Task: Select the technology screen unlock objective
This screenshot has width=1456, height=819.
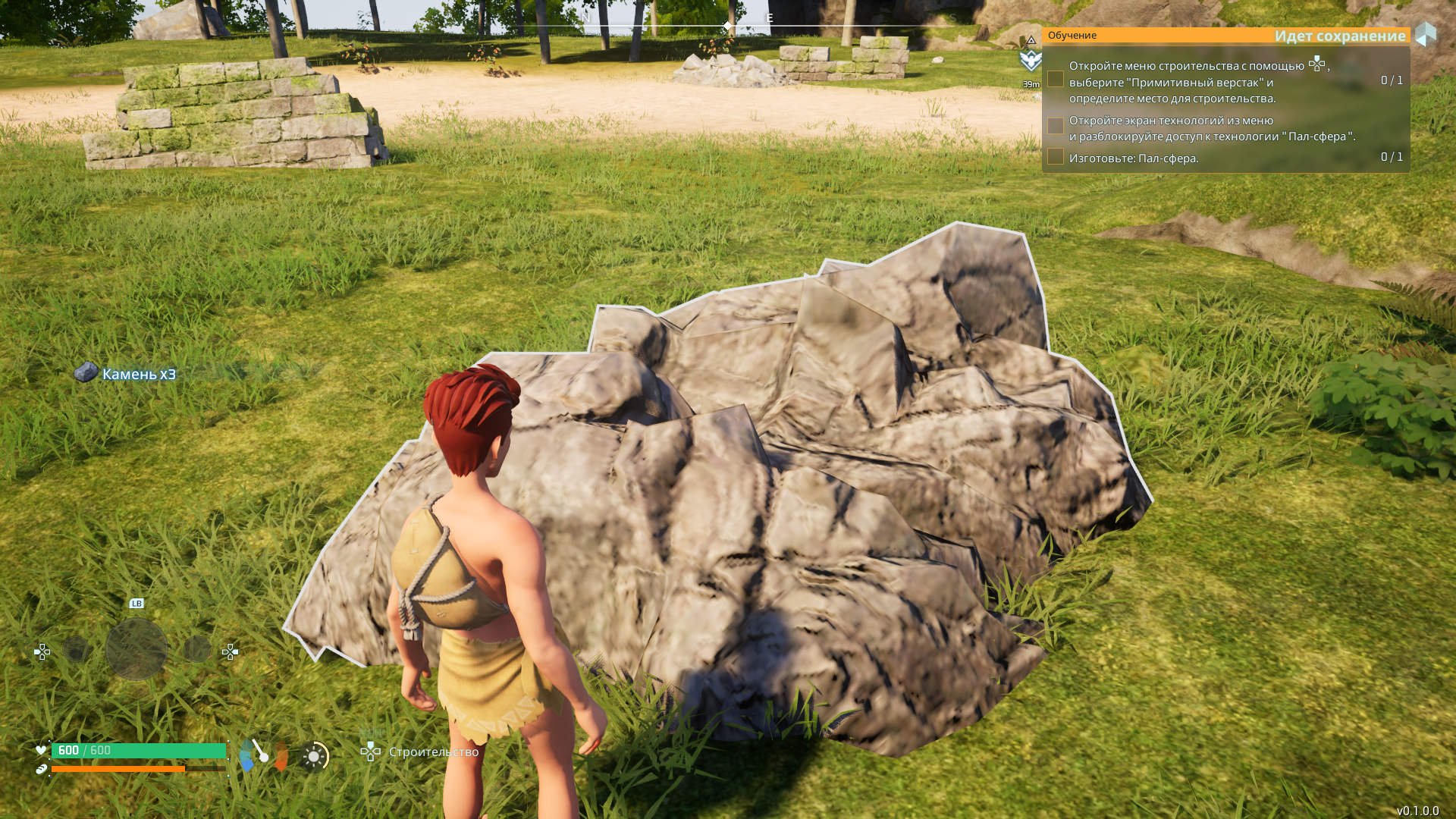Action: tap(1211, 128)
